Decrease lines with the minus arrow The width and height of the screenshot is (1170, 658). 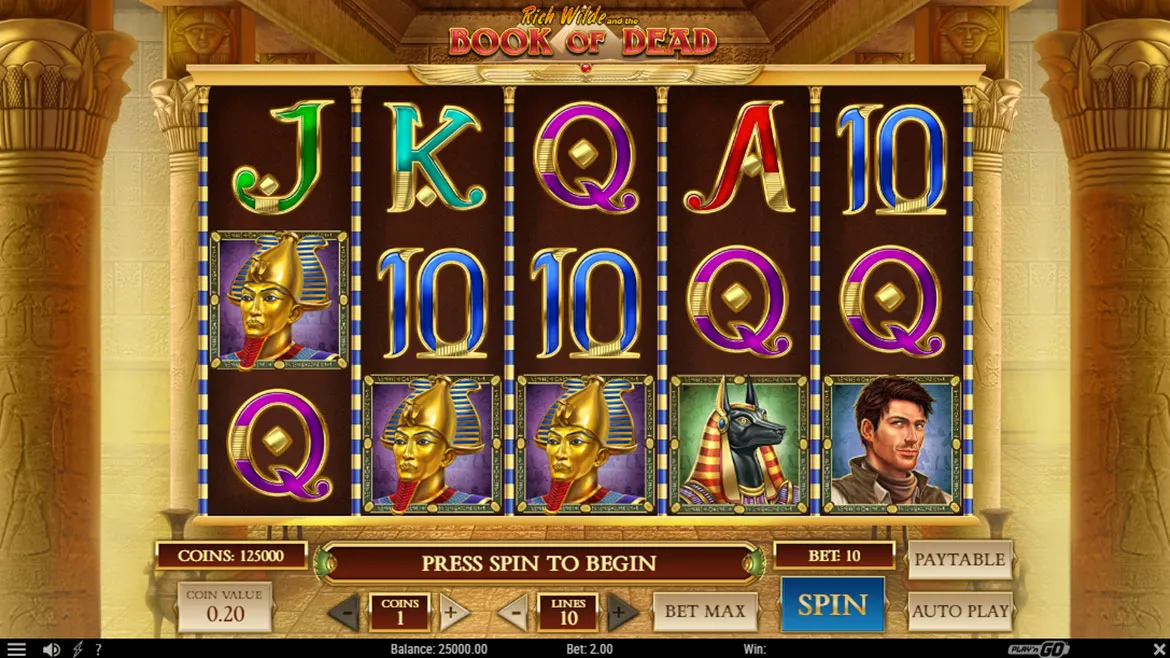514,612
